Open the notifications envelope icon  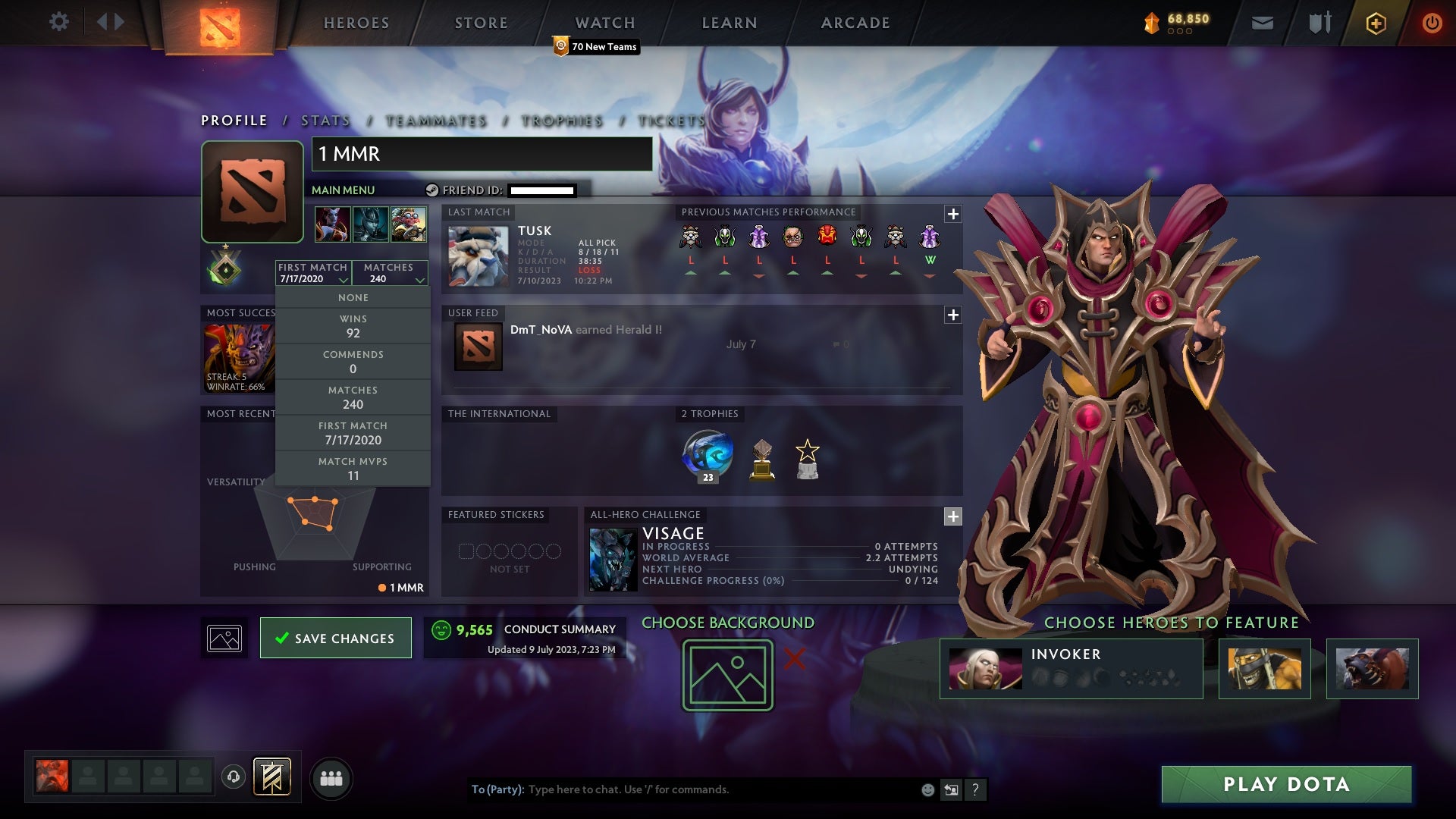(x=1261, y=23)
